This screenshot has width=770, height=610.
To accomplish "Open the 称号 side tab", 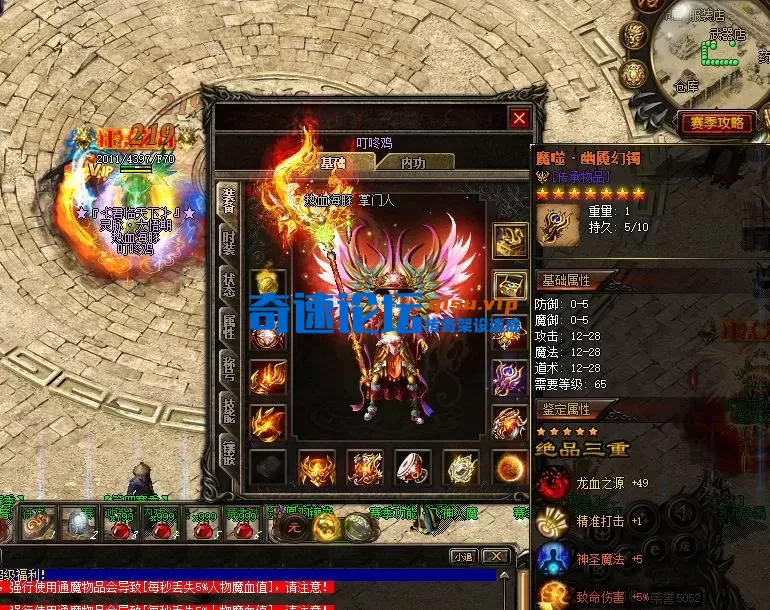I will click(x=229, y=365).
